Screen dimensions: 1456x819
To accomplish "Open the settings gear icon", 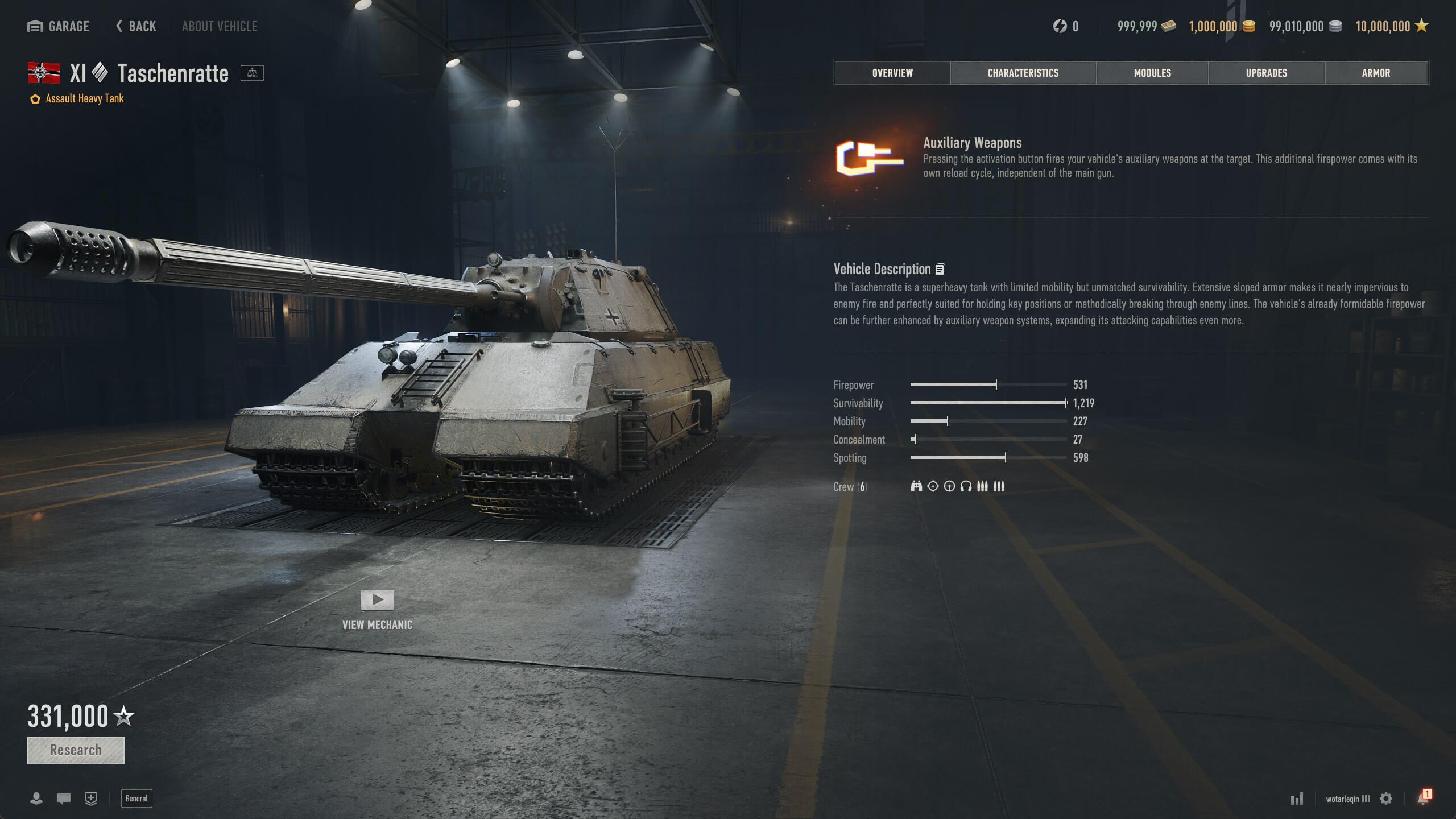I will 1386,799.
